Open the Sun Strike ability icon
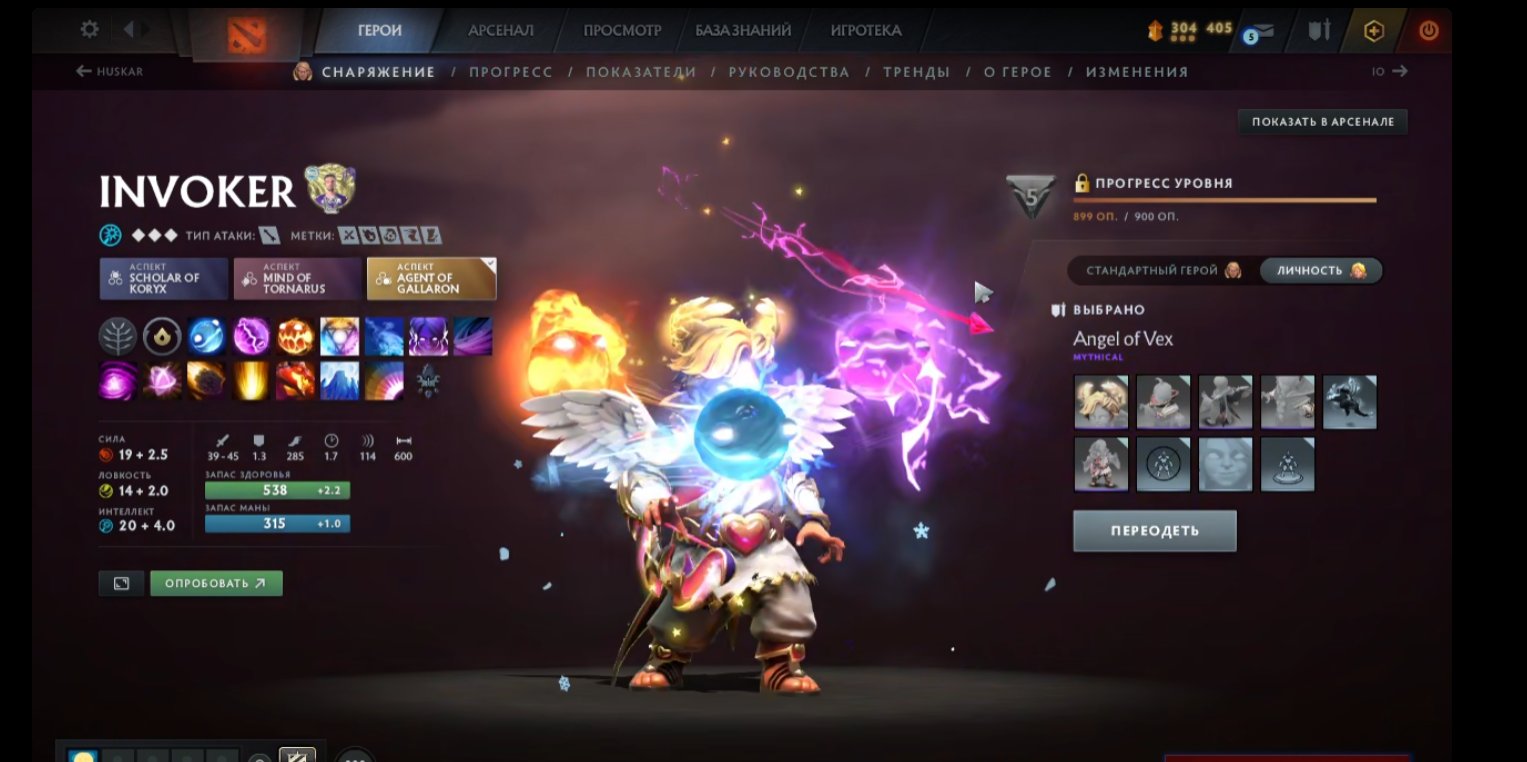Viewport: 1527px width, 762px height. (x=251, y=381)
